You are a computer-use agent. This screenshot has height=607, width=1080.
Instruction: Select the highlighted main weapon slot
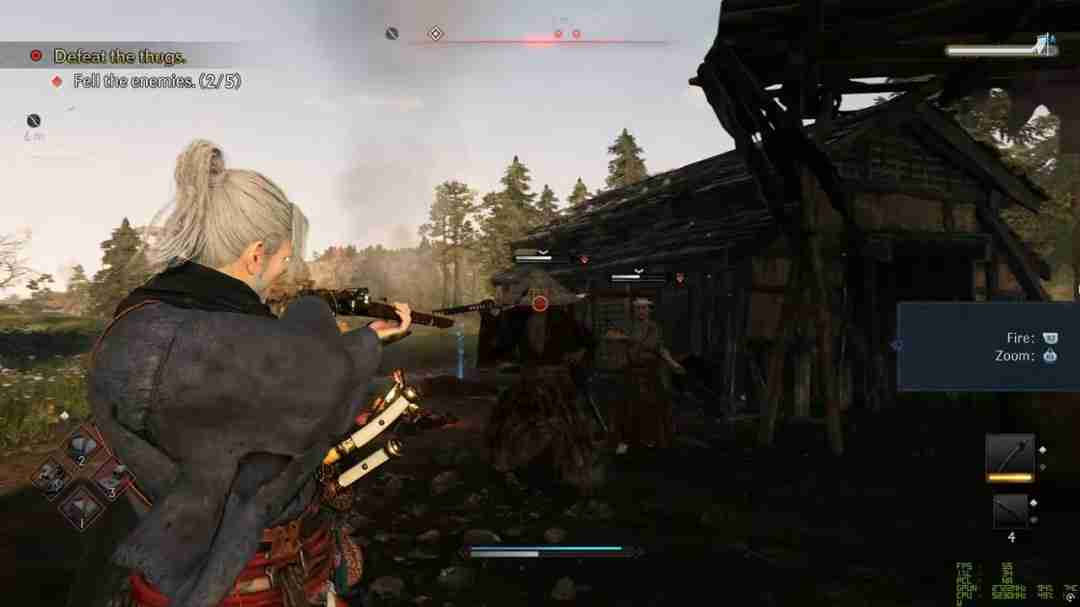click(1009, 457)
